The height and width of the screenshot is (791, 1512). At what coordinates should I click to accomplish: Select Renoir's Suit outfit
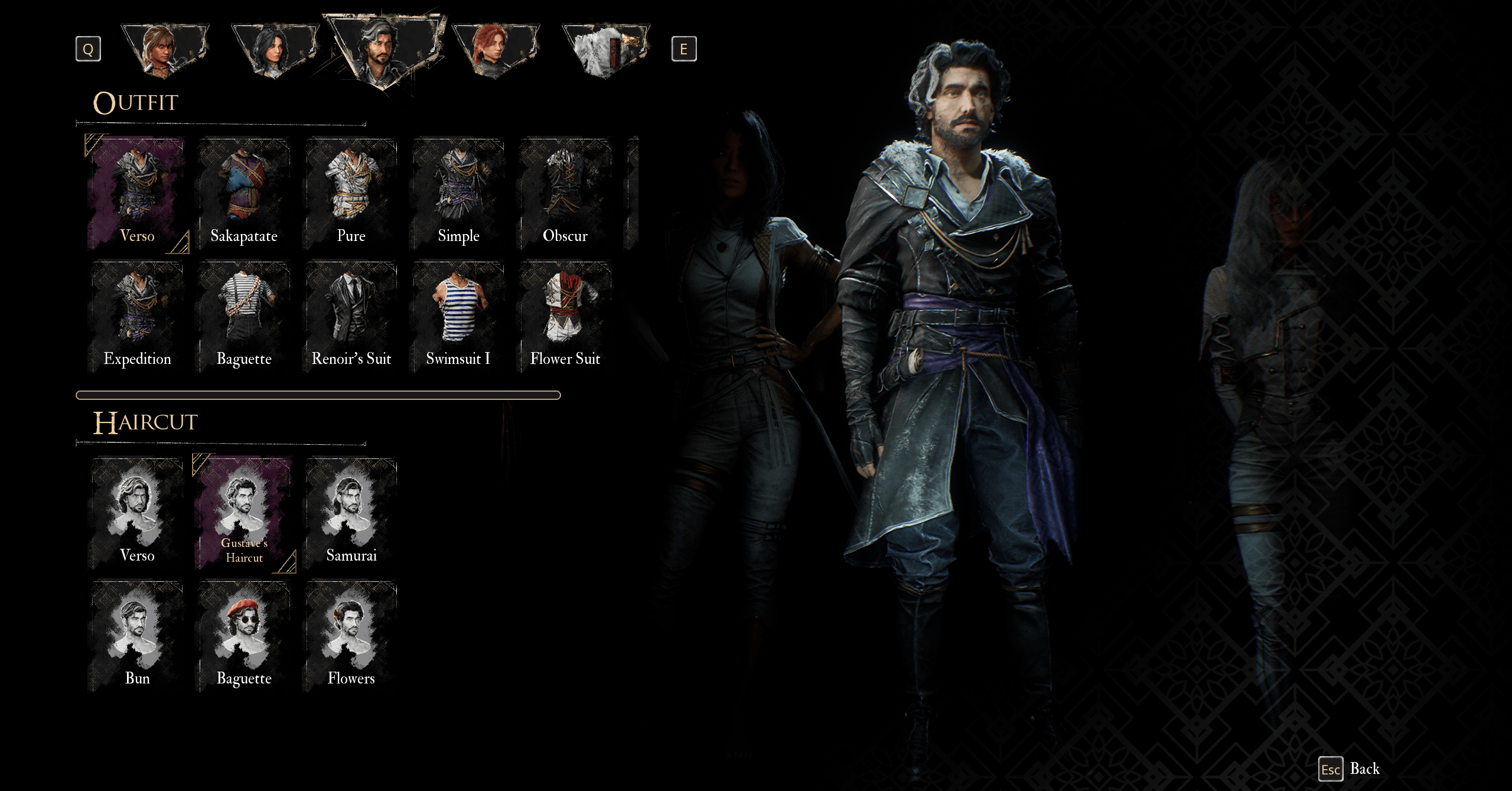351,317
